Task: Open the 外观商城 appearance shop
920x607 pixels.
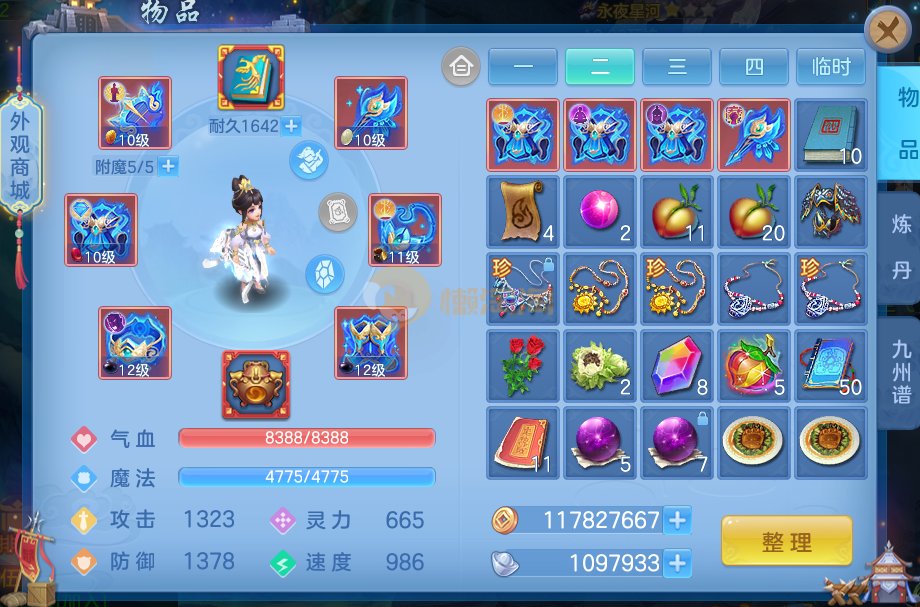Action: point(20,155)
